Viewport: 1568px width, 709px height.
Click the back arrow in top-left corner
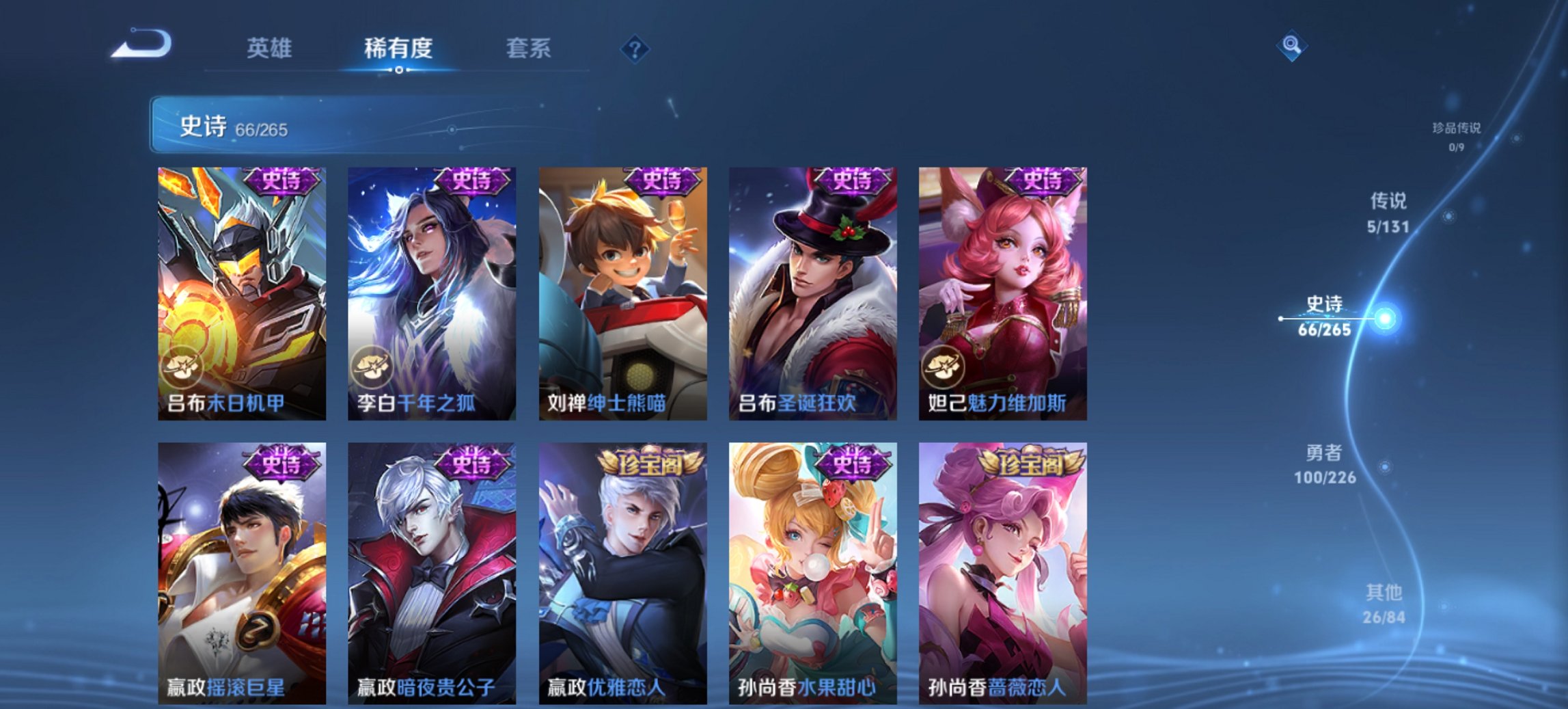tap(141, 45)
